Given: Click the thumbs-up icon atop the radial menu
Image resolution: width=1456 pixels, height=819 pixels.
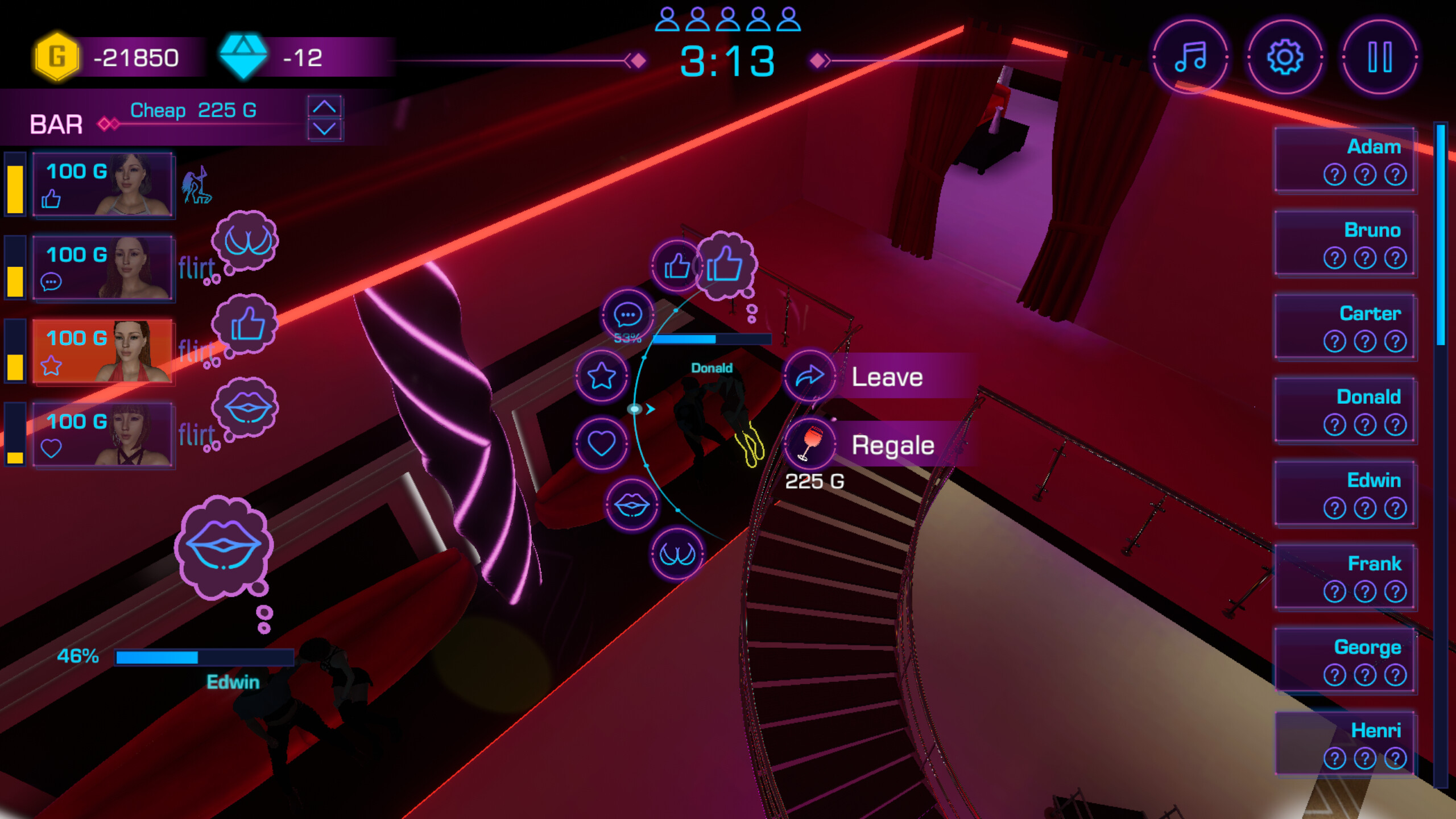Looking at the screenshot, I should click(x=677, y=266).
